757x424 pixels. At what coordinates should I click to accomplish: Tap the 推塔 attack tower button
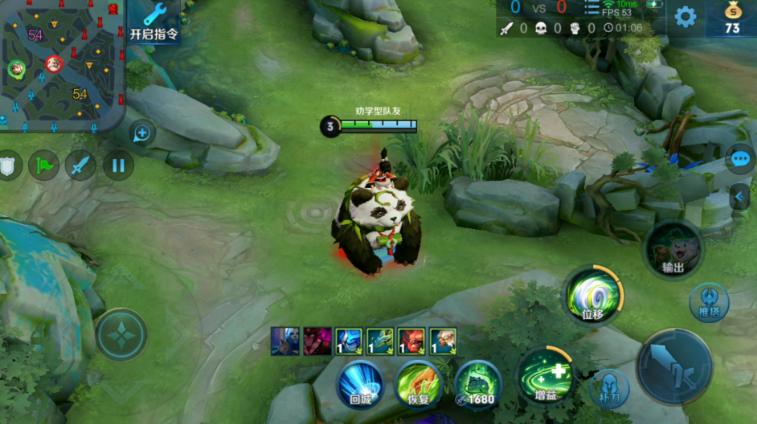point(708,301)
